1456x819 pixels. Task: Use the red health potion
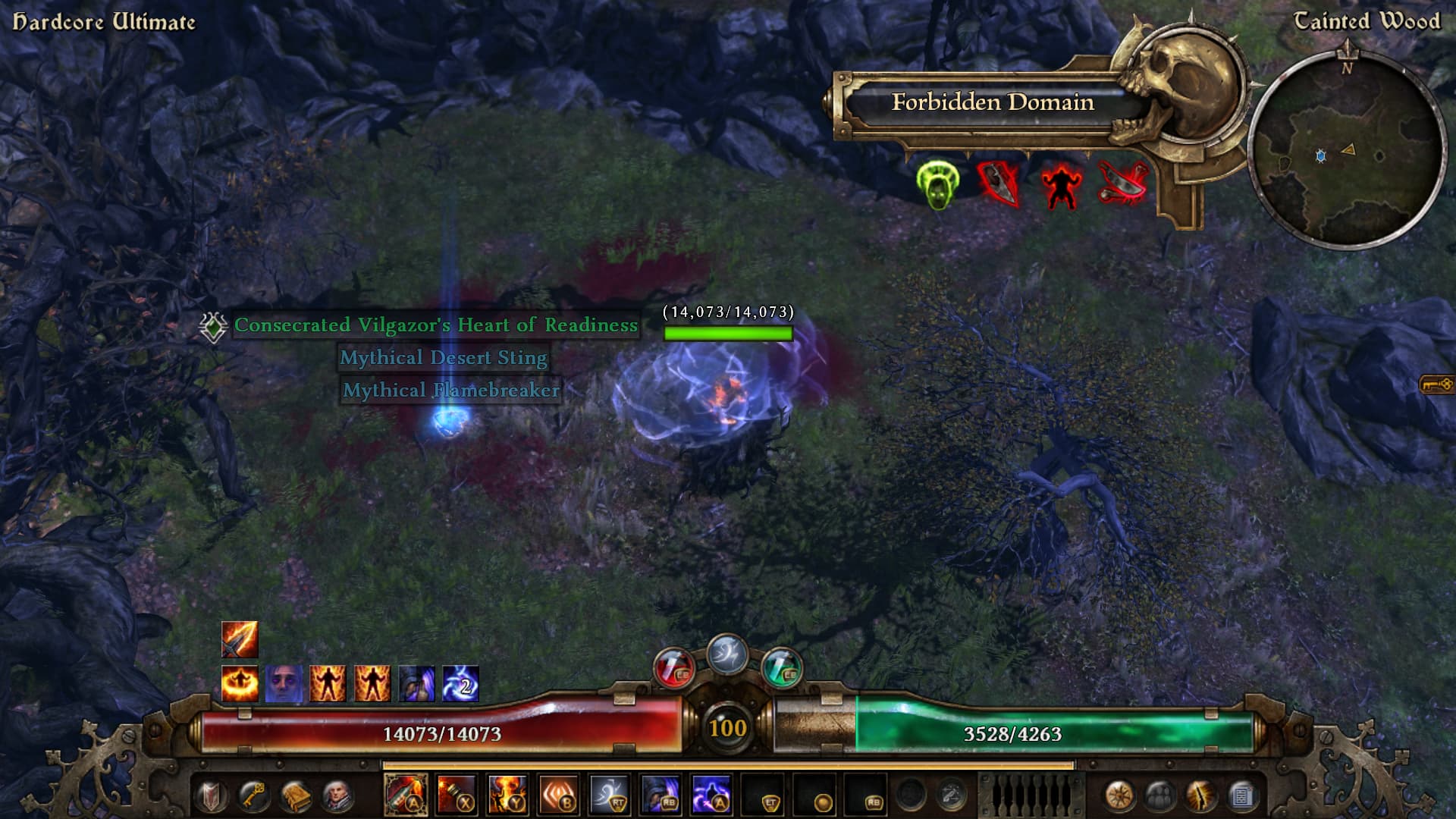673,669
